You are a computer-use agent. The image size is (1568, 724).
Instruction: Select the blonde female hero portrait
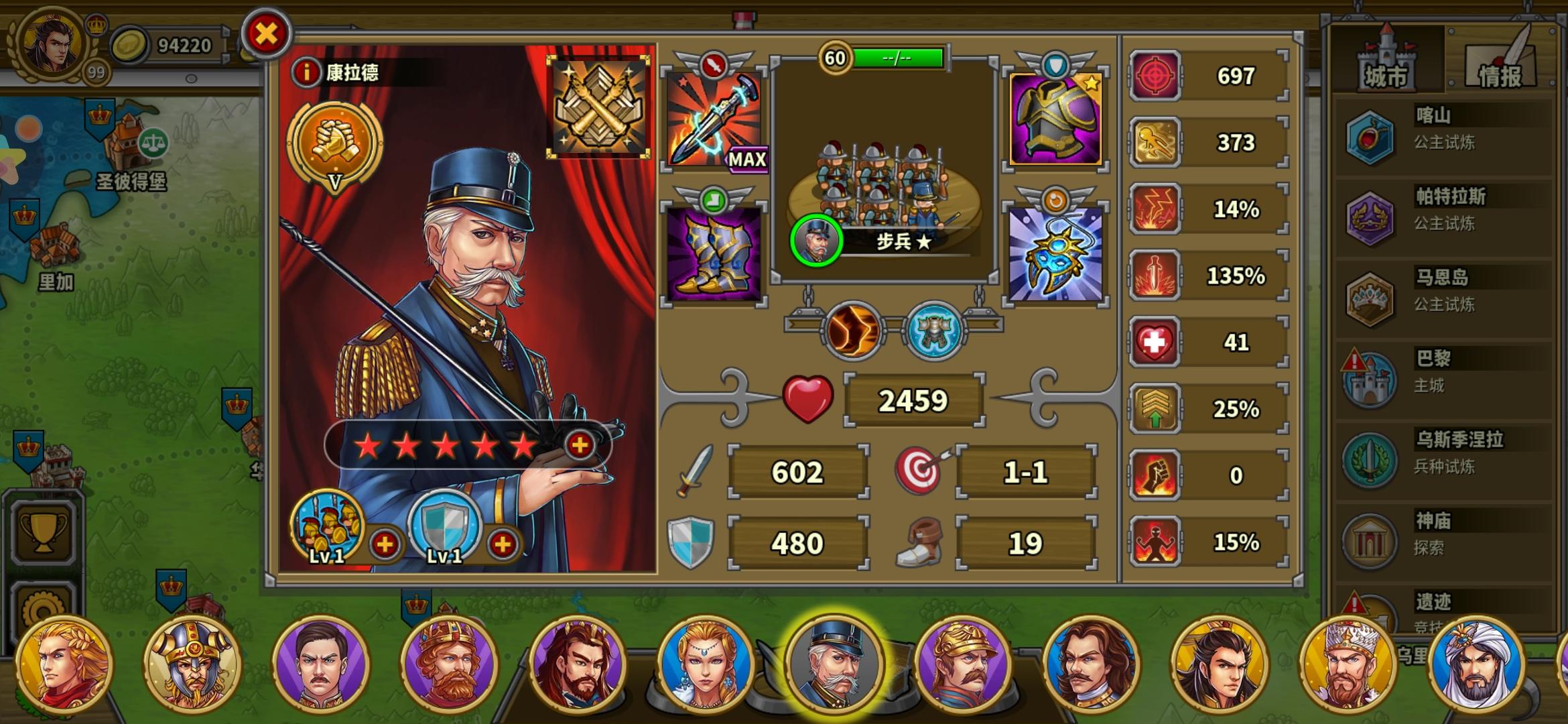tap(706, 664)
